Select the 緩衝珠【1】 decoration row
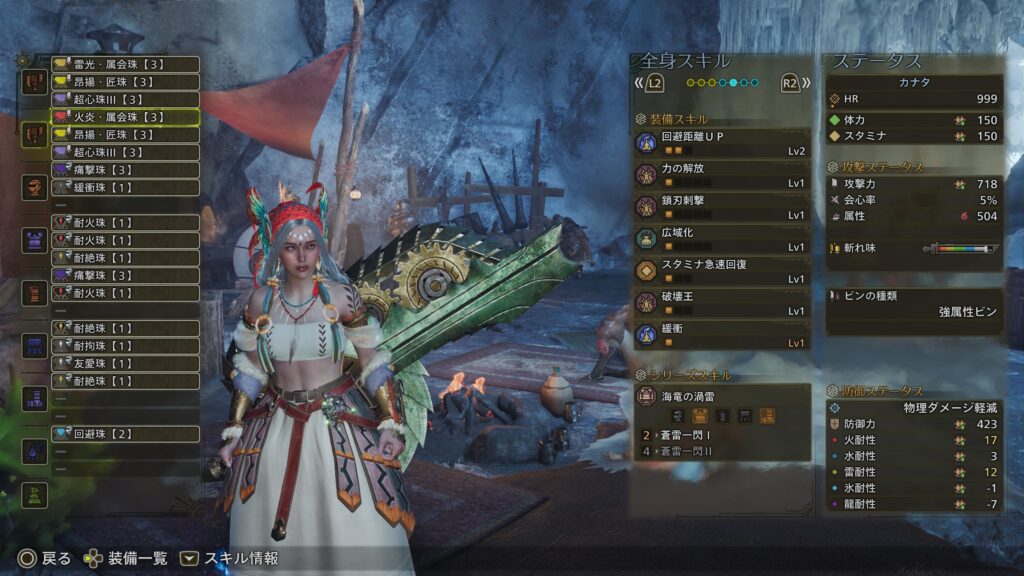 click(125, 187)
